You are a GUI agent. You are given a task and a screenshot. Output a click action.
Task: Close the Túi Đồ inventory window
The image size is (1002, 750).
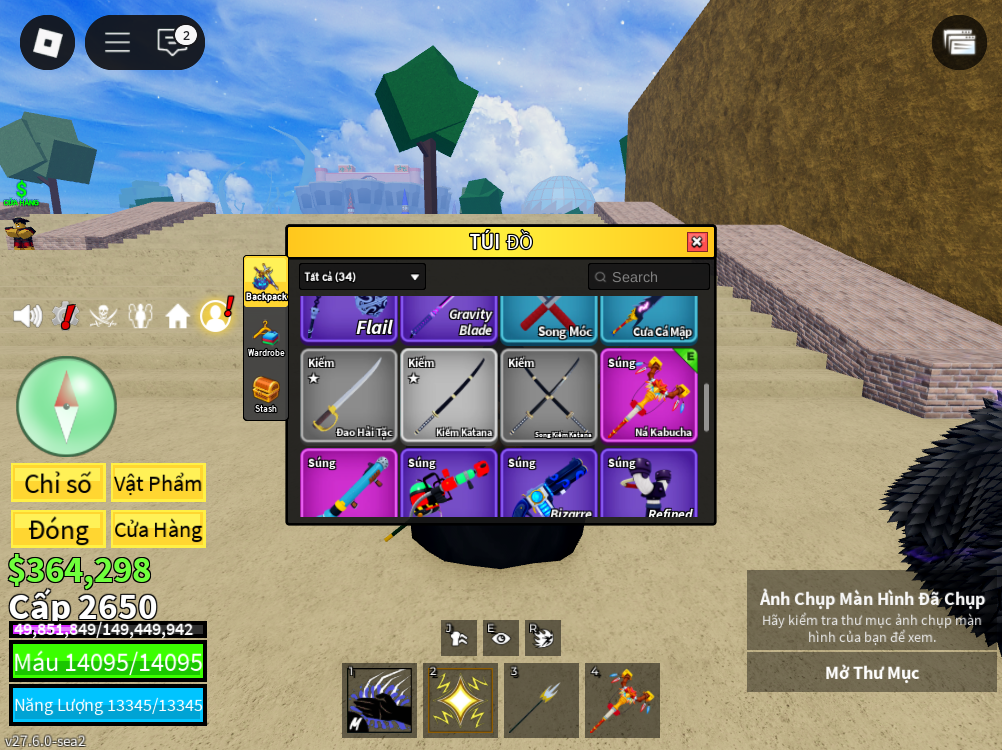click(697, 242)
